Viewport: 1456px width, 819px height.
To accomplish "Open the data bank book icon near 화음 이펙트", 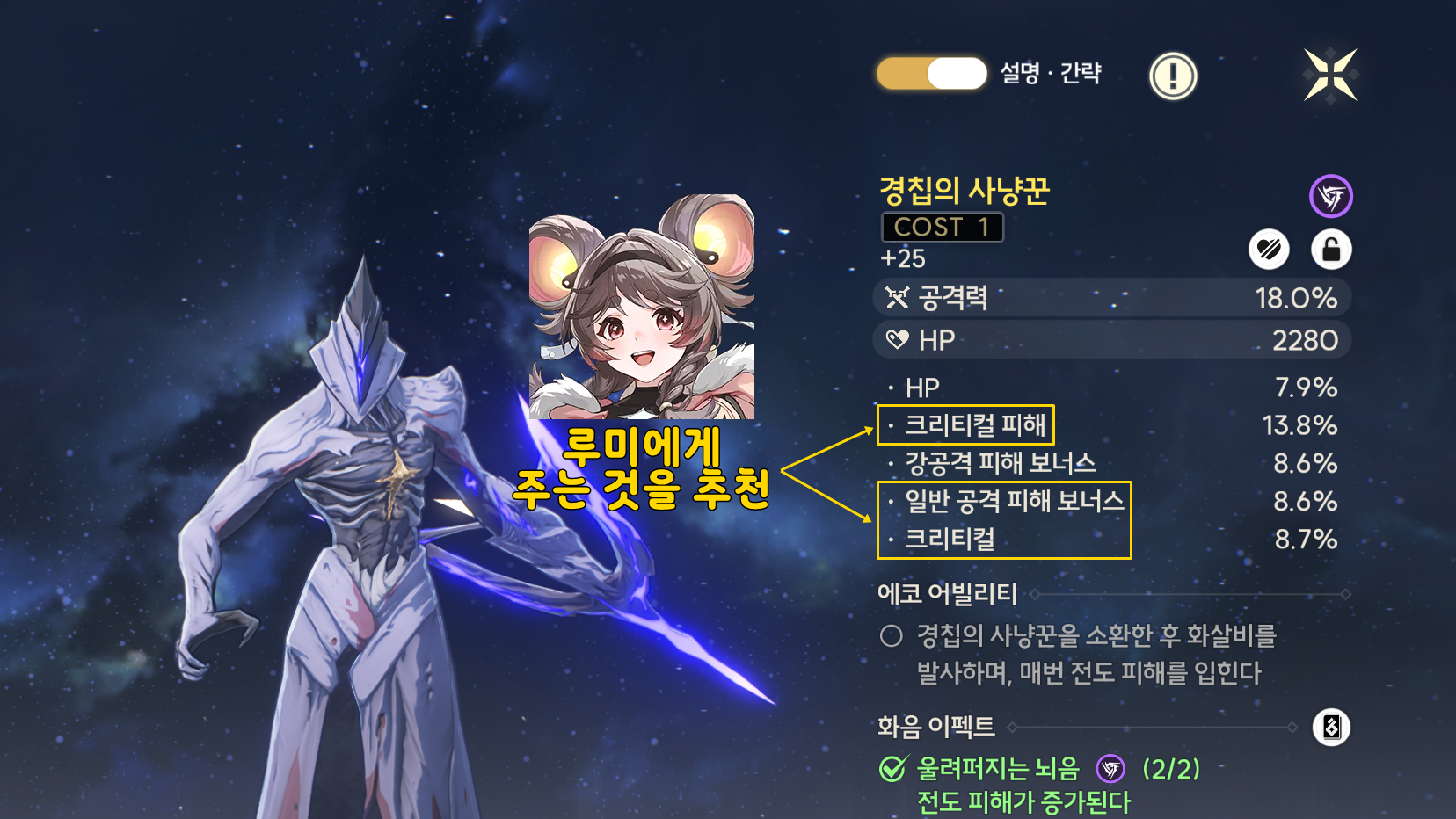I will click(x=1329, y=726).
